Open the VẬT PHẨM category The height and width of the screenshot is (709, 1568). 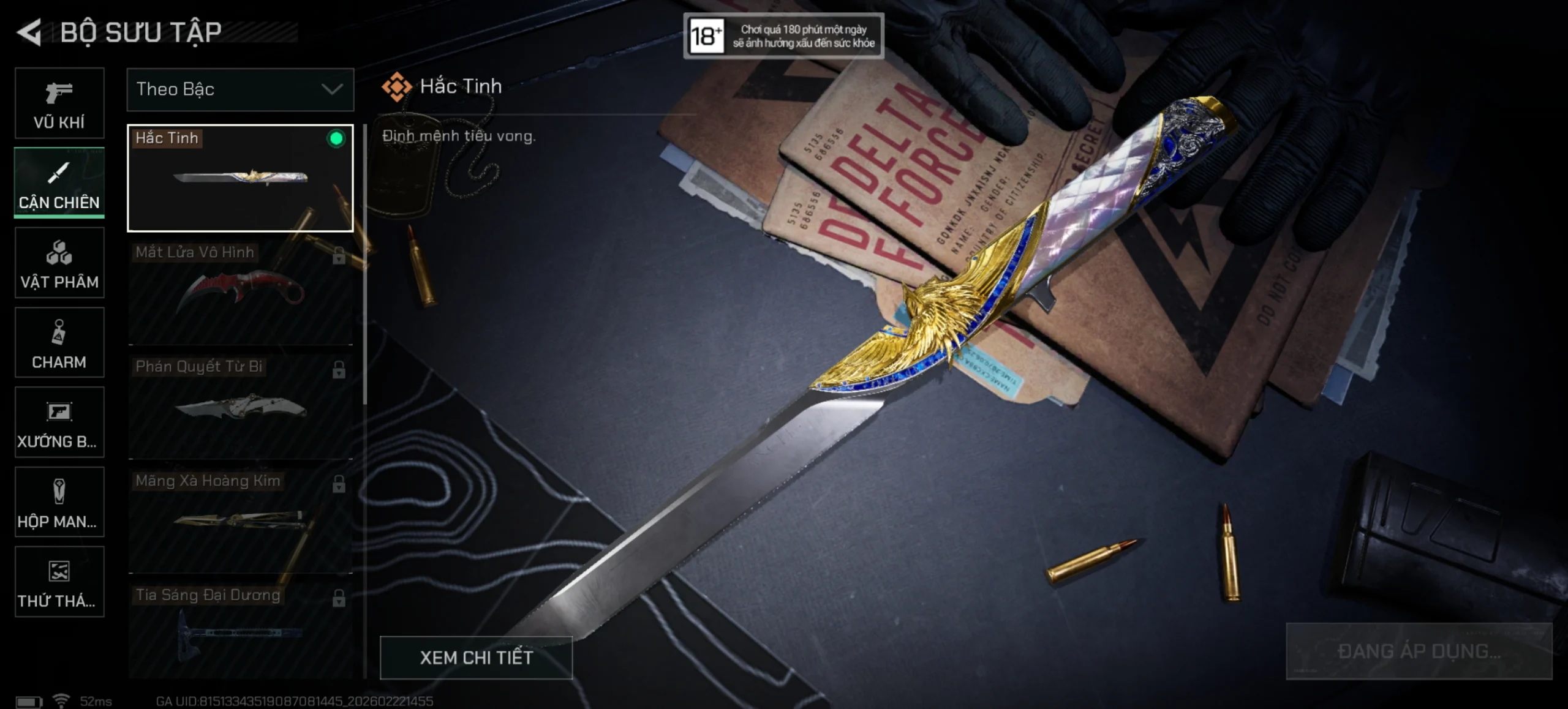59,263
